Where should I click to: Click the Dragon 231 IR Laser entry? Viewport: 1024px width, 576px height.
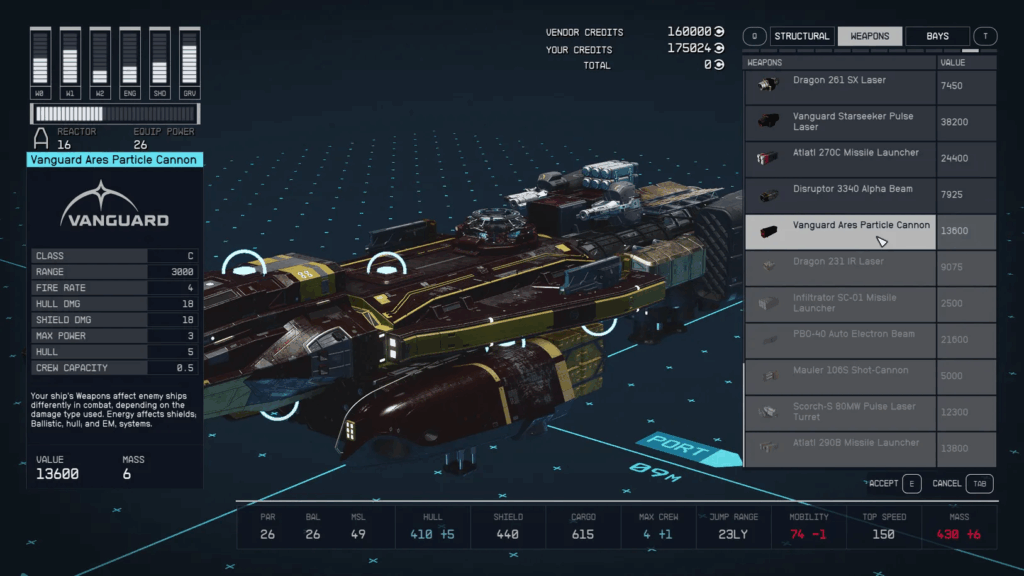click(840, 267)
